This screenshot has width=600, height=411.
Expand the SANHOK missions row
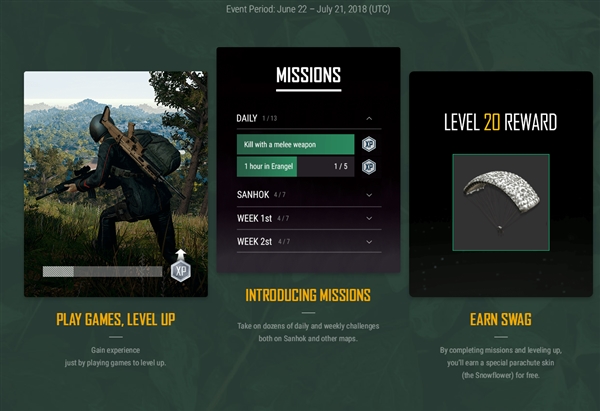(x=369, y=194)
